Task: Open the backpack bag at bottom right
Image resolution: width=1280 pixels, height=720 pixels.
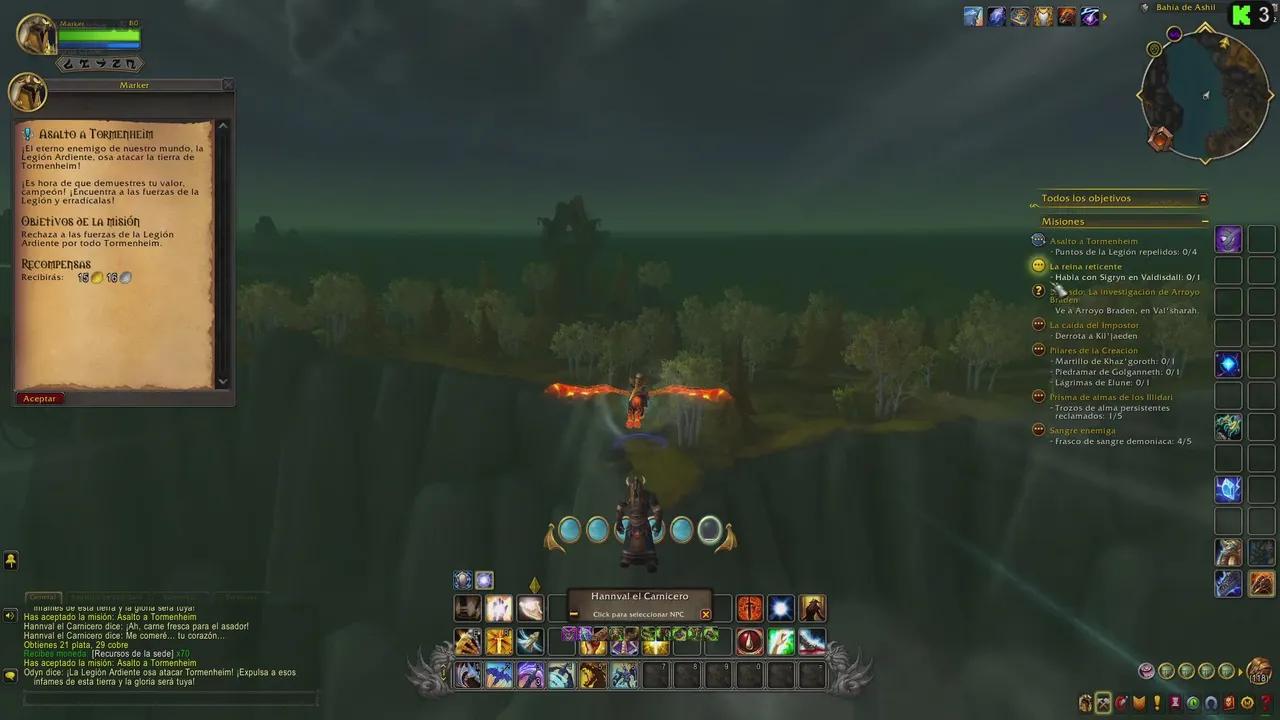Action: pos(1260,670)
